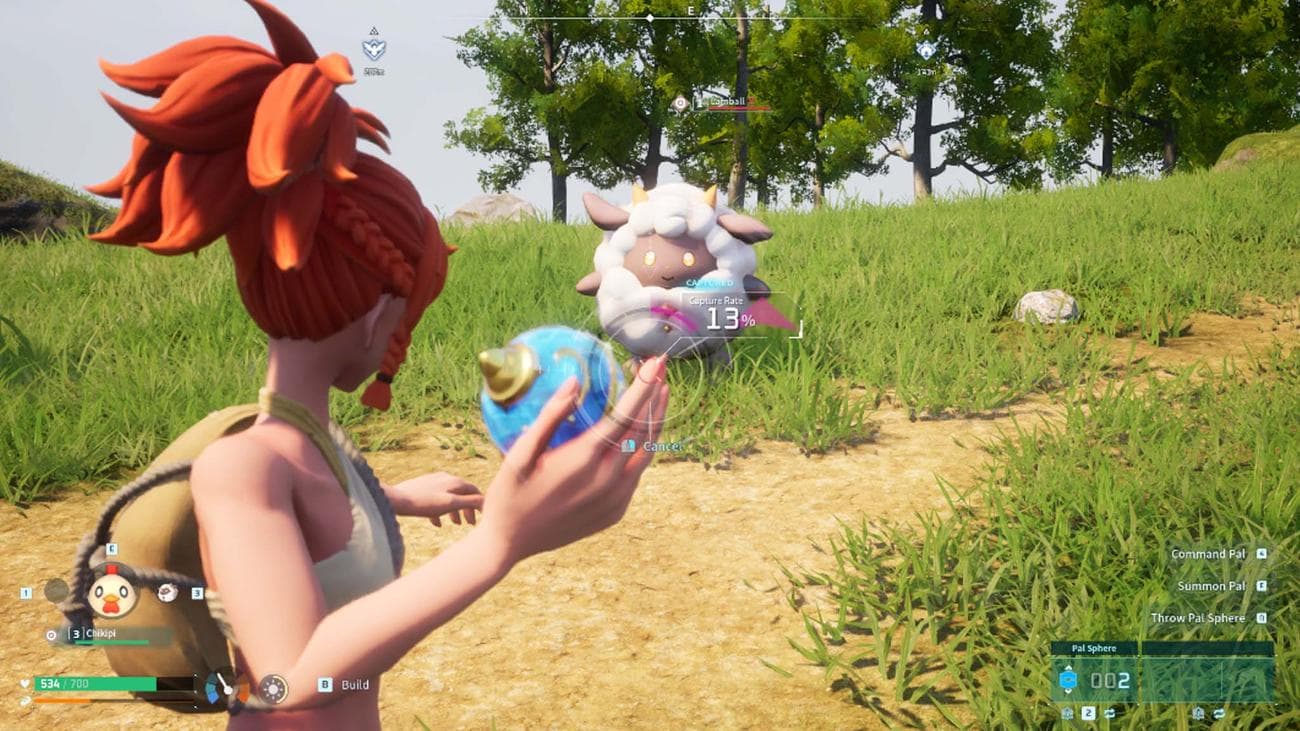Click the down arrow on the Pal Sphere stepper
The height and width of the screenshot is (731, 1300).
click(1068, 691)
